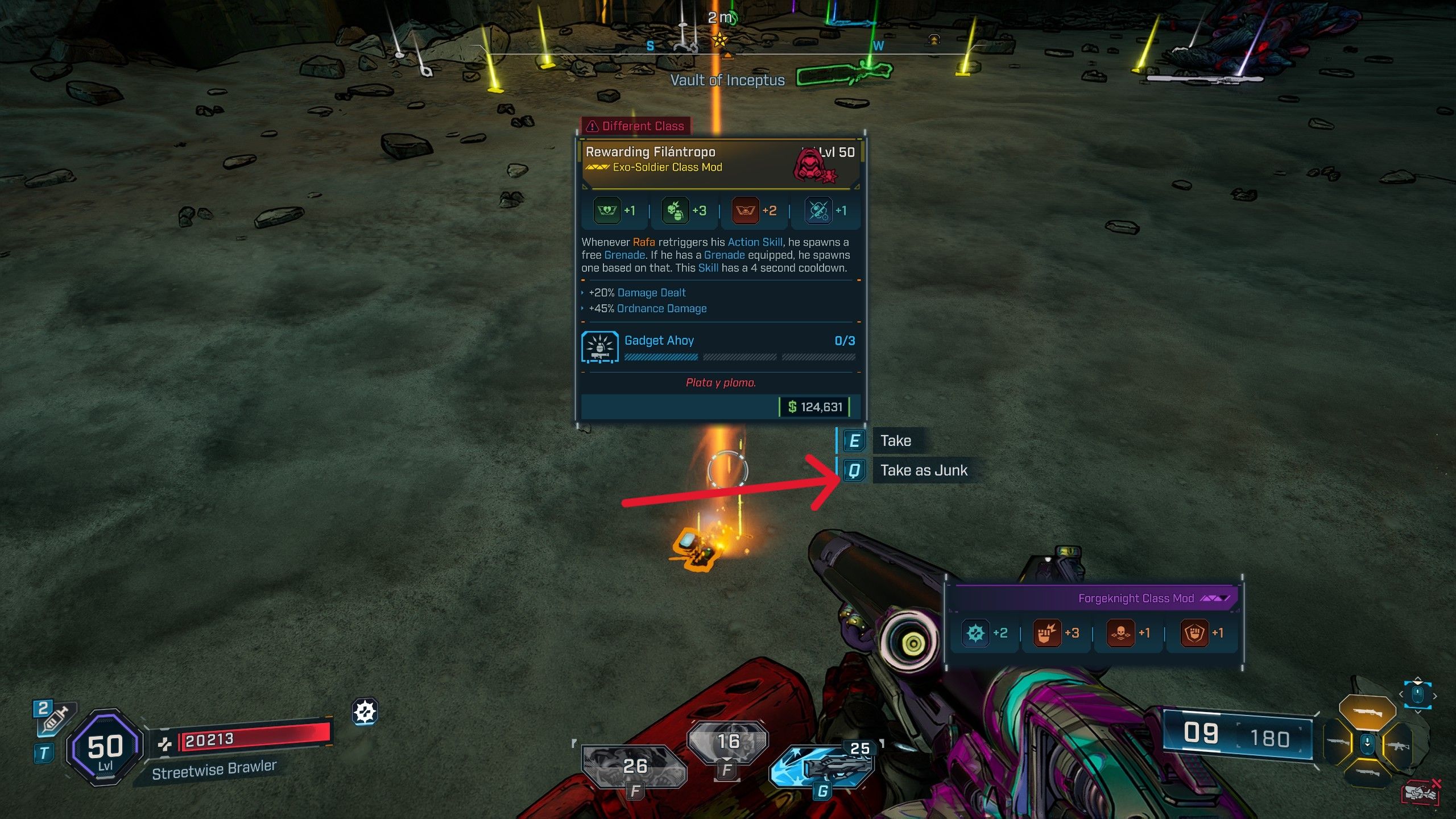The height and width of the screenshot is (819, 1456).
Task: Select the Take as Junk option
Action: pyautogui.click(x=923, y=470)
